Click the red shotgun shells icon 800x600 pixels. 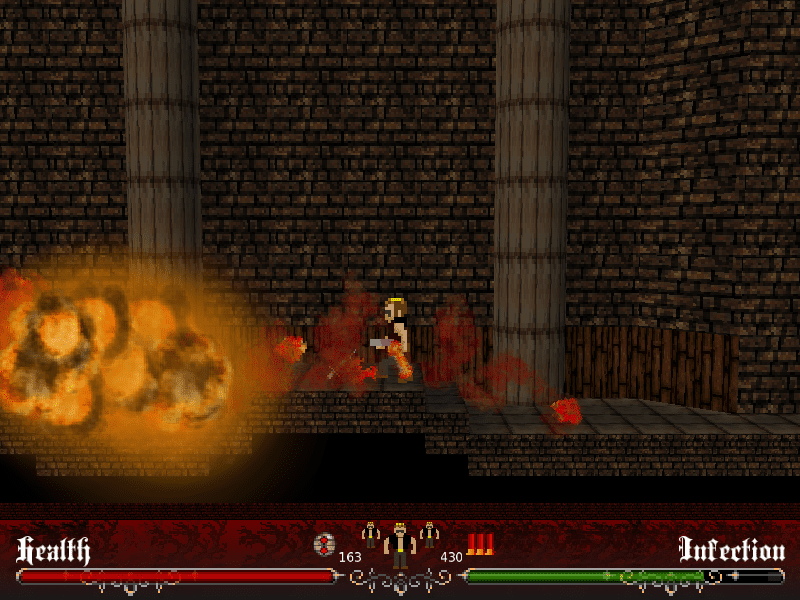point(481,544)
